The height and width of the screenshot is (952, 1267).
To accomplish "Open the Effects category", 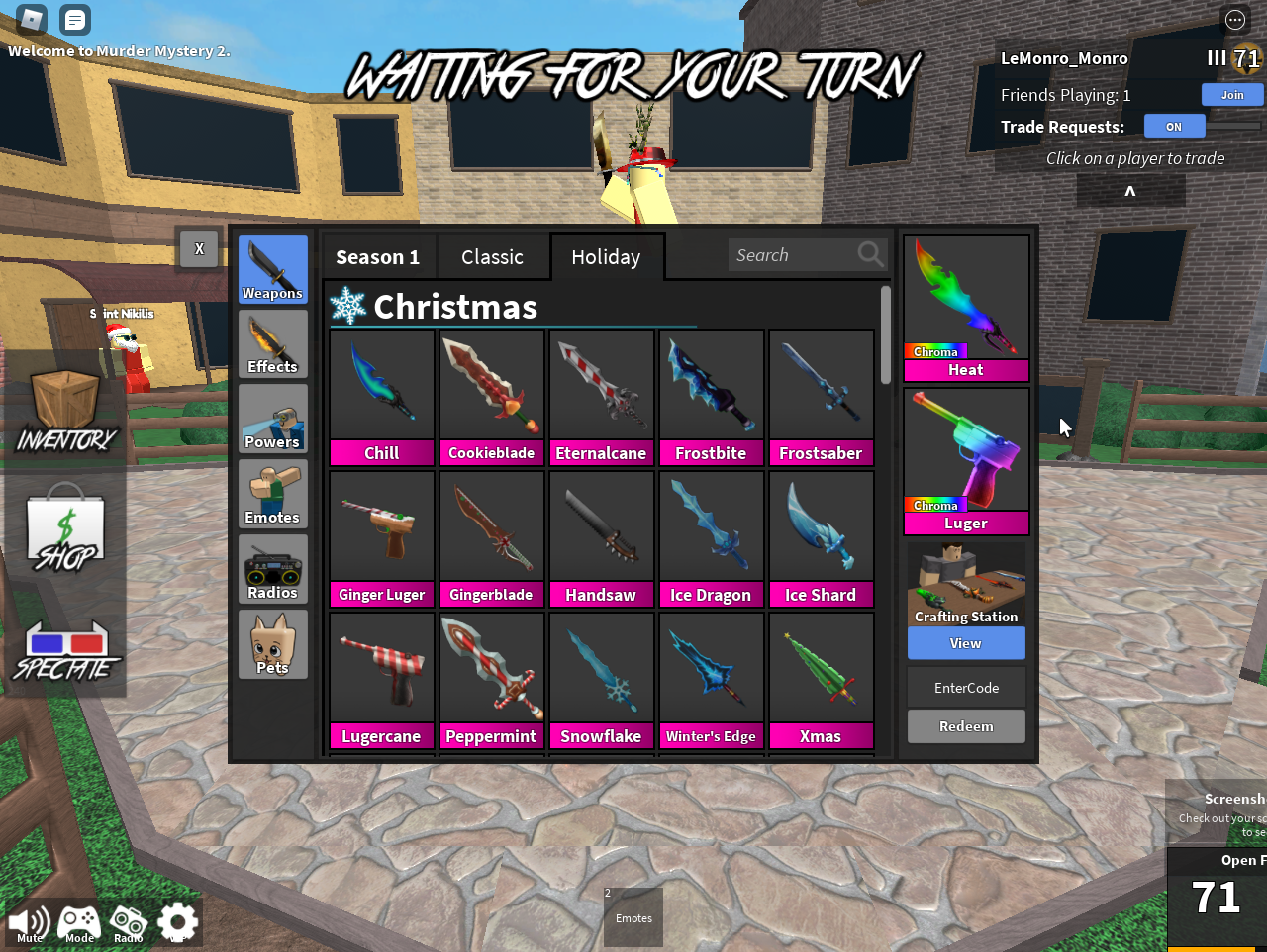I will [x=272, y=343].
